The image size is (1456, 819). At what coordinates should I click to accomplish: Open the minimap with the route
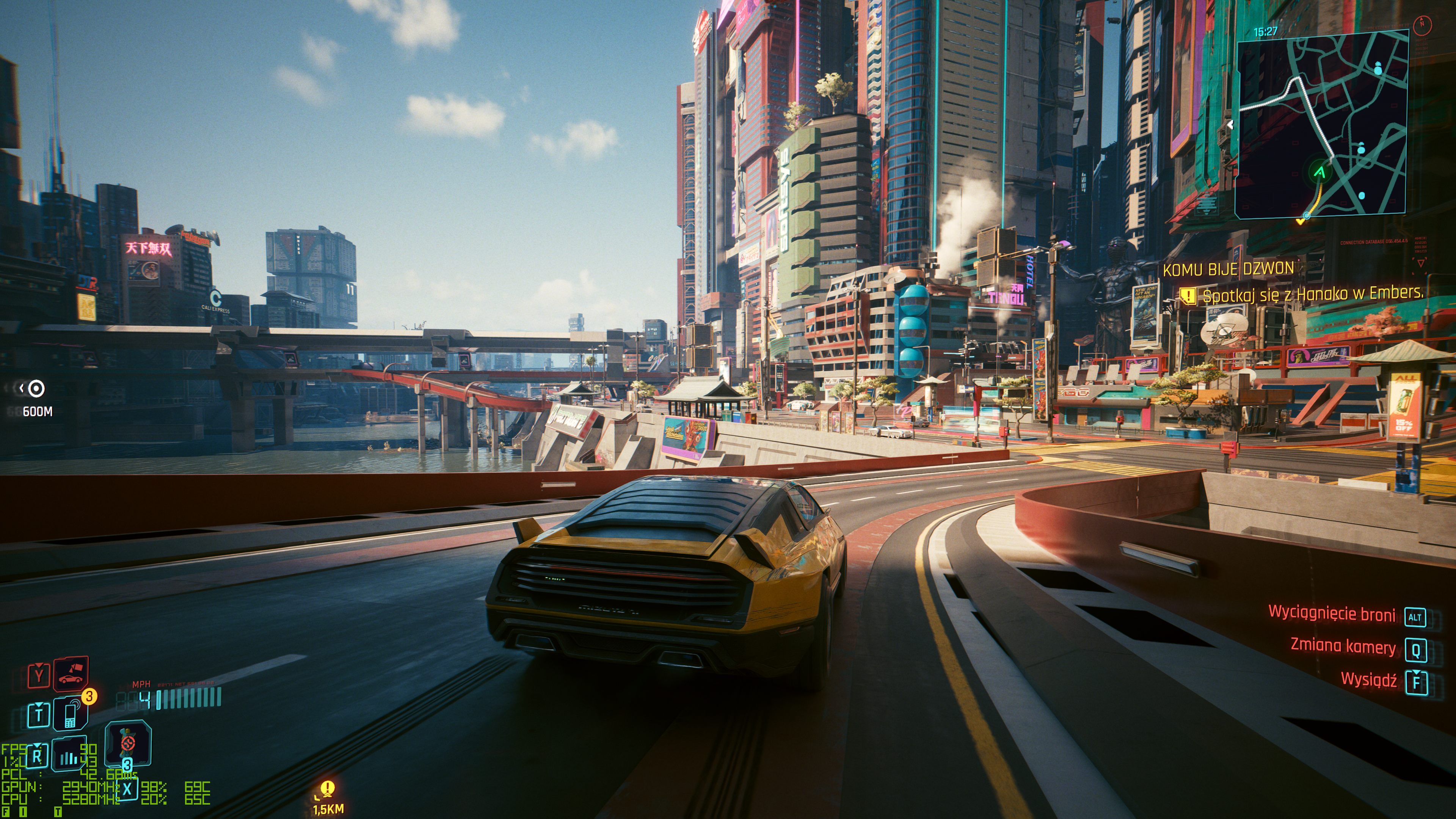[x=1321, y=123]
